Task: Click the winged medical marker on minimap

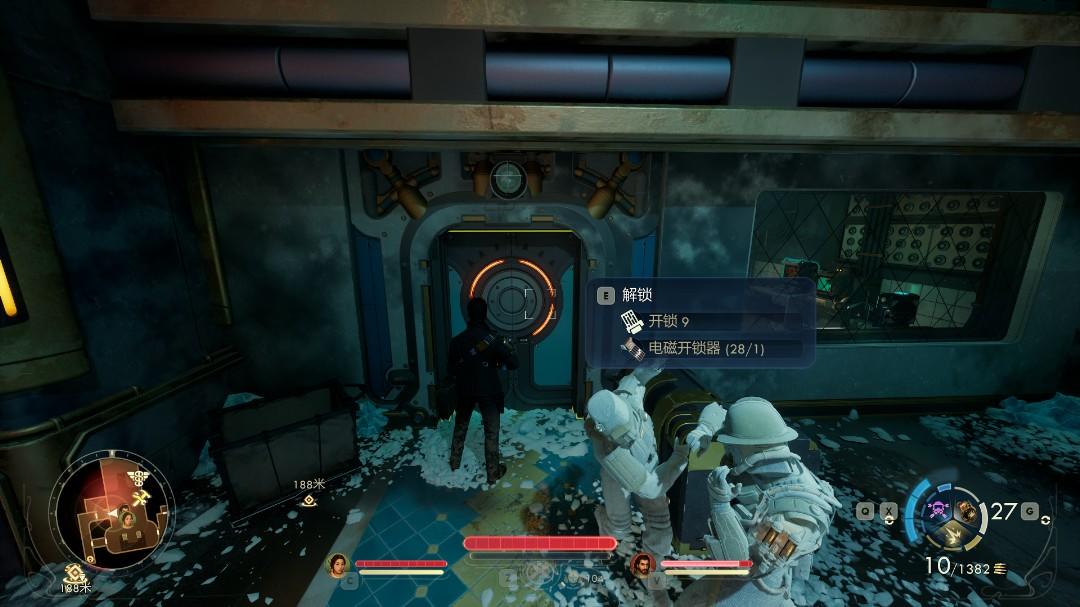Action: [x=136, y=476]
